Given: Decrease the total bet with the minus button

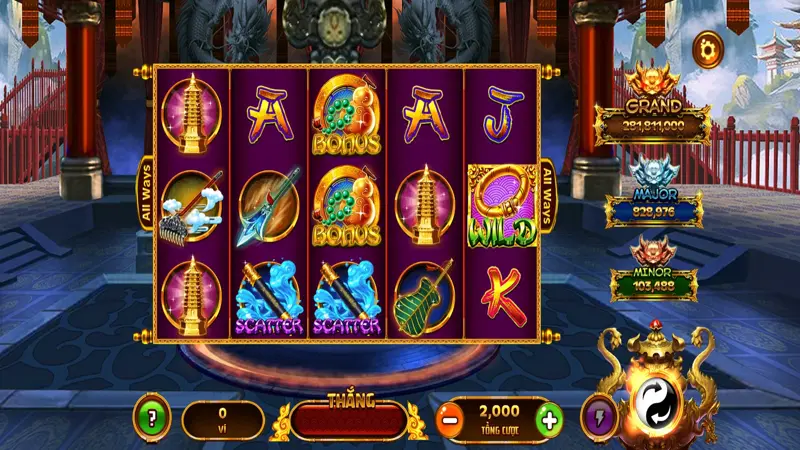Looking at the screenshot, I should [450, 420].
